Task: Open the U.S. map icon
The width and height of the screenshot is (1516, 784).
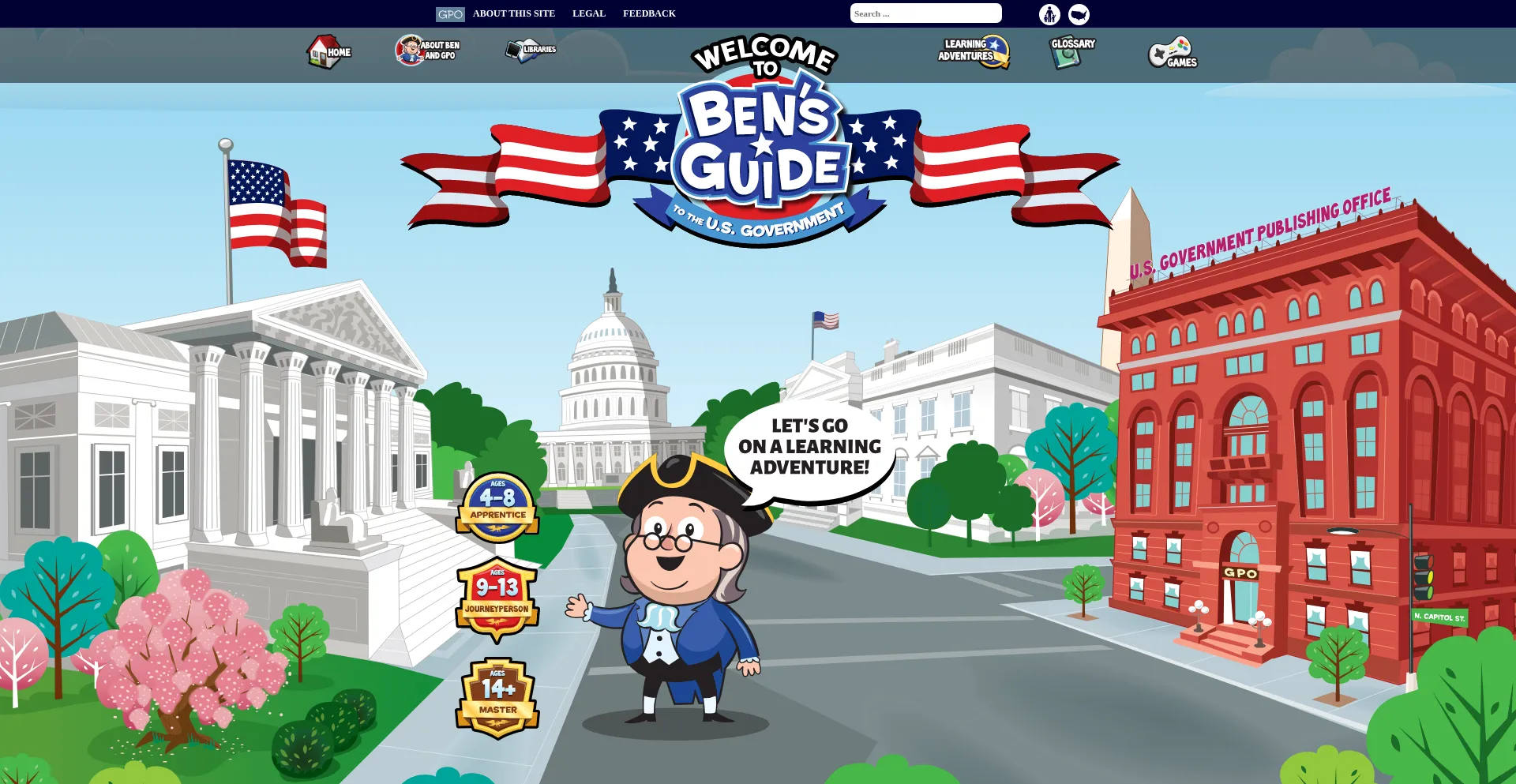Action: [x=1079, y=13]
